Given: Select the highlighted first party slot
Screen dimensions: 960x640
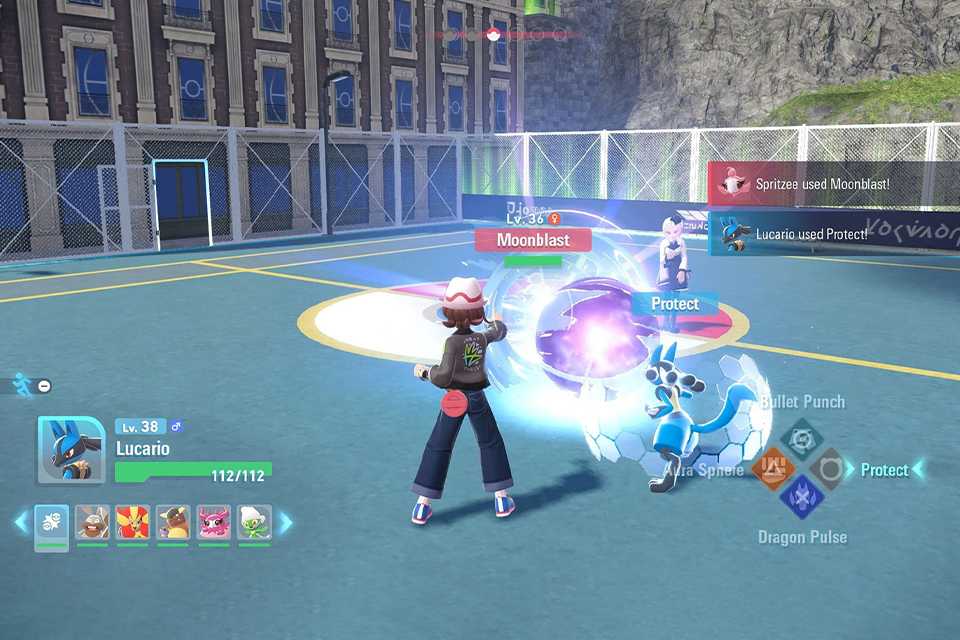Looking at the screenshot, I should click(x=52, y=523).
